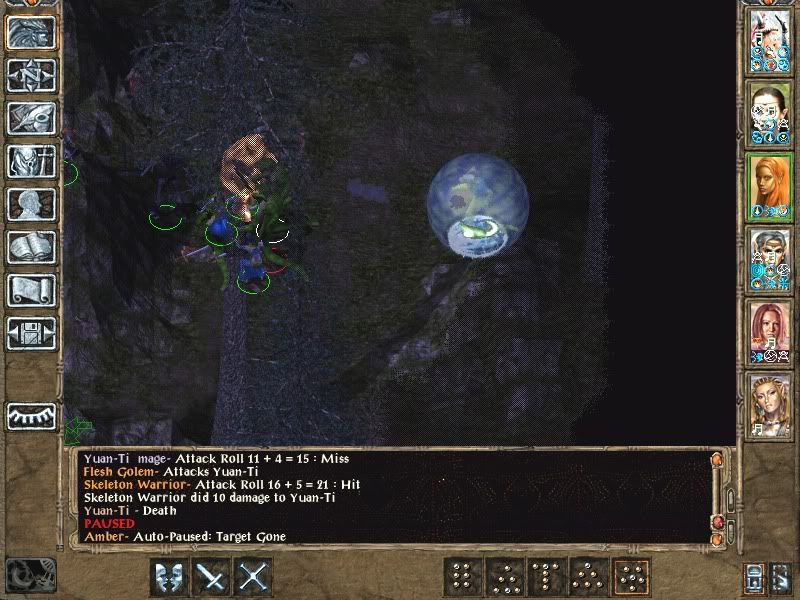Click the red gem beside the message log
Image resolution: width=800 pixels, height=600 pixels.
pos(717,523)
